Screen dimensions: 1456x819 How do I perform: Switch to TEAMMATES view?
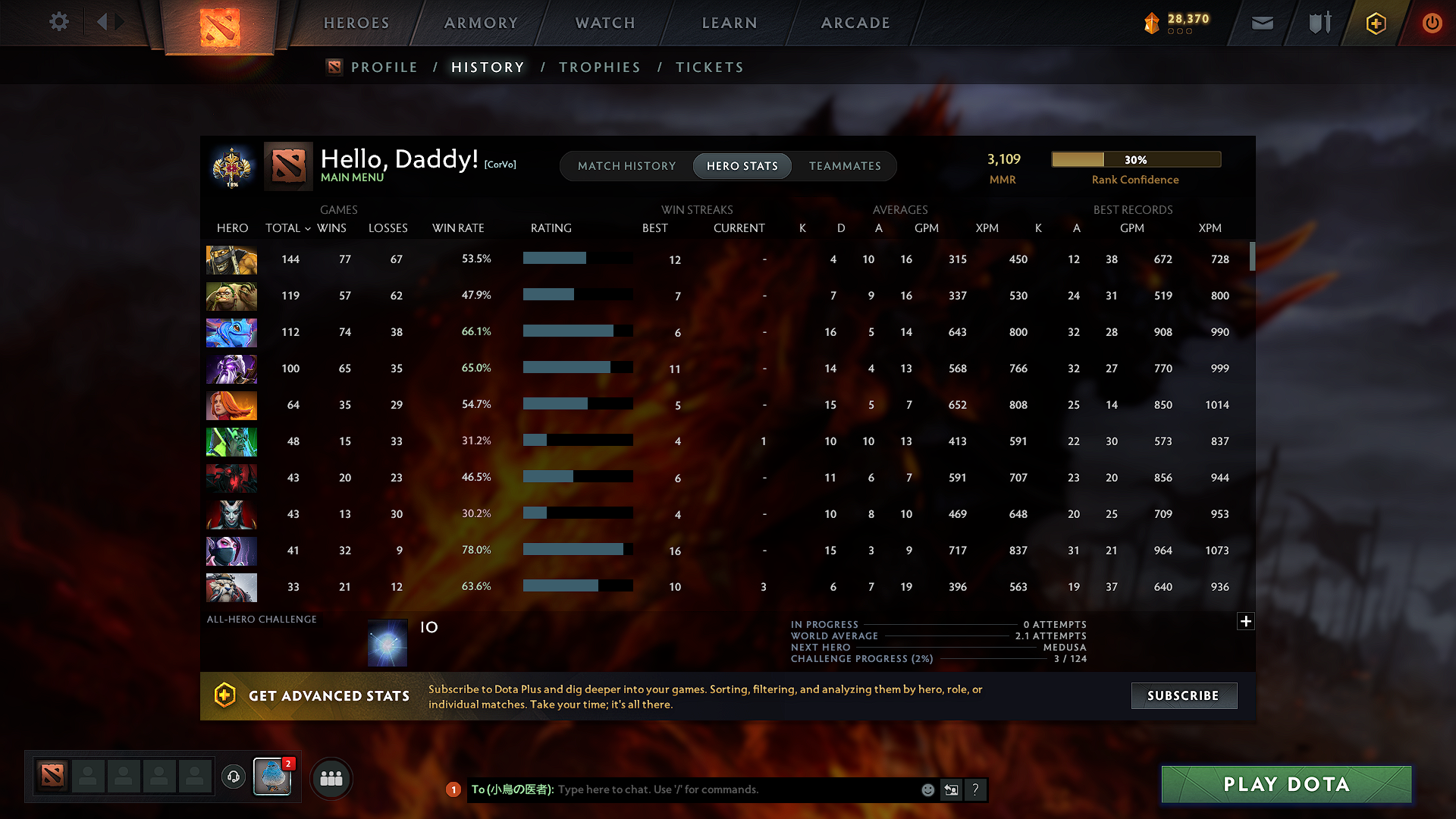845,166
